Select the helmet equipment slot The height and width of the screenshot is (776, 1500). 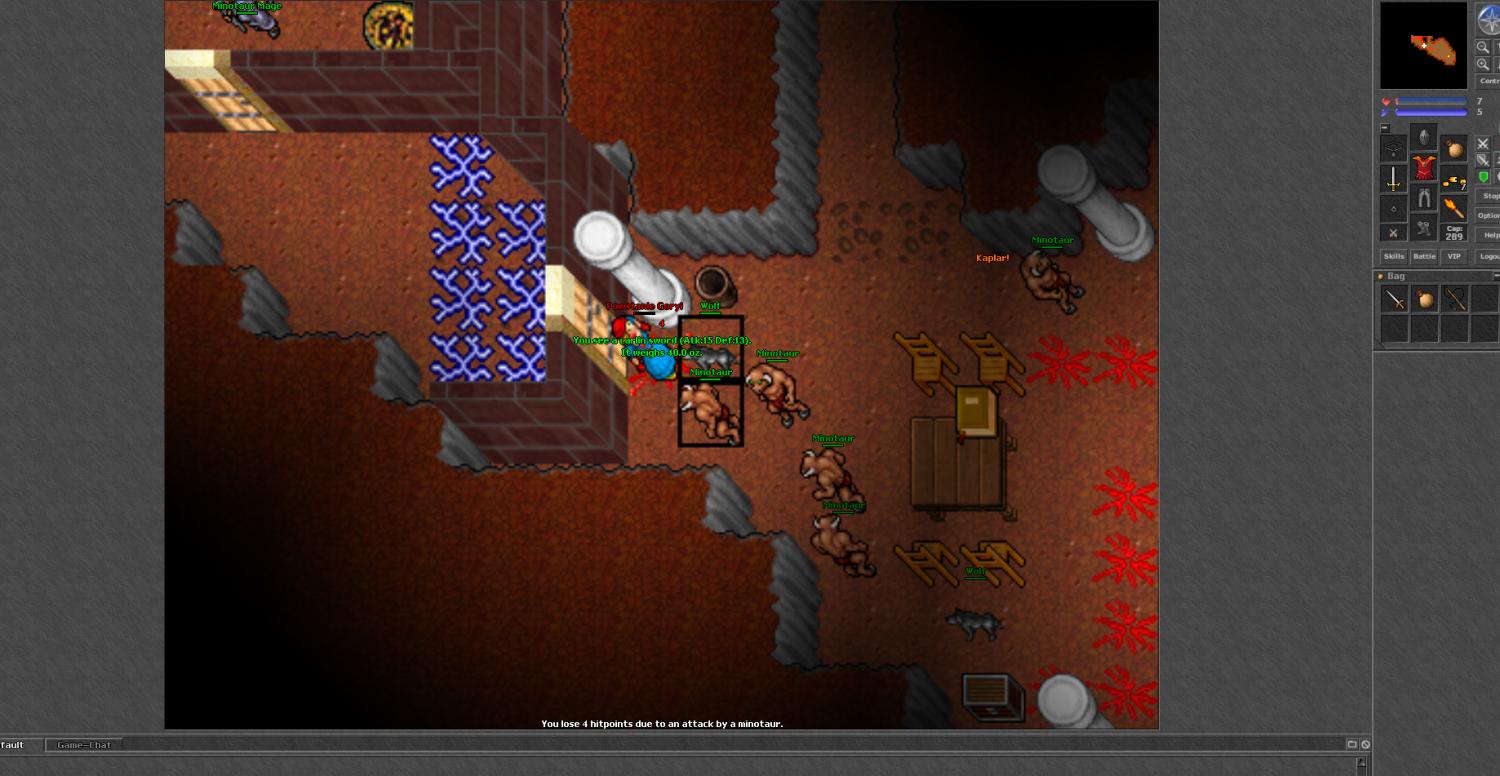click(x=1424, y=137)
